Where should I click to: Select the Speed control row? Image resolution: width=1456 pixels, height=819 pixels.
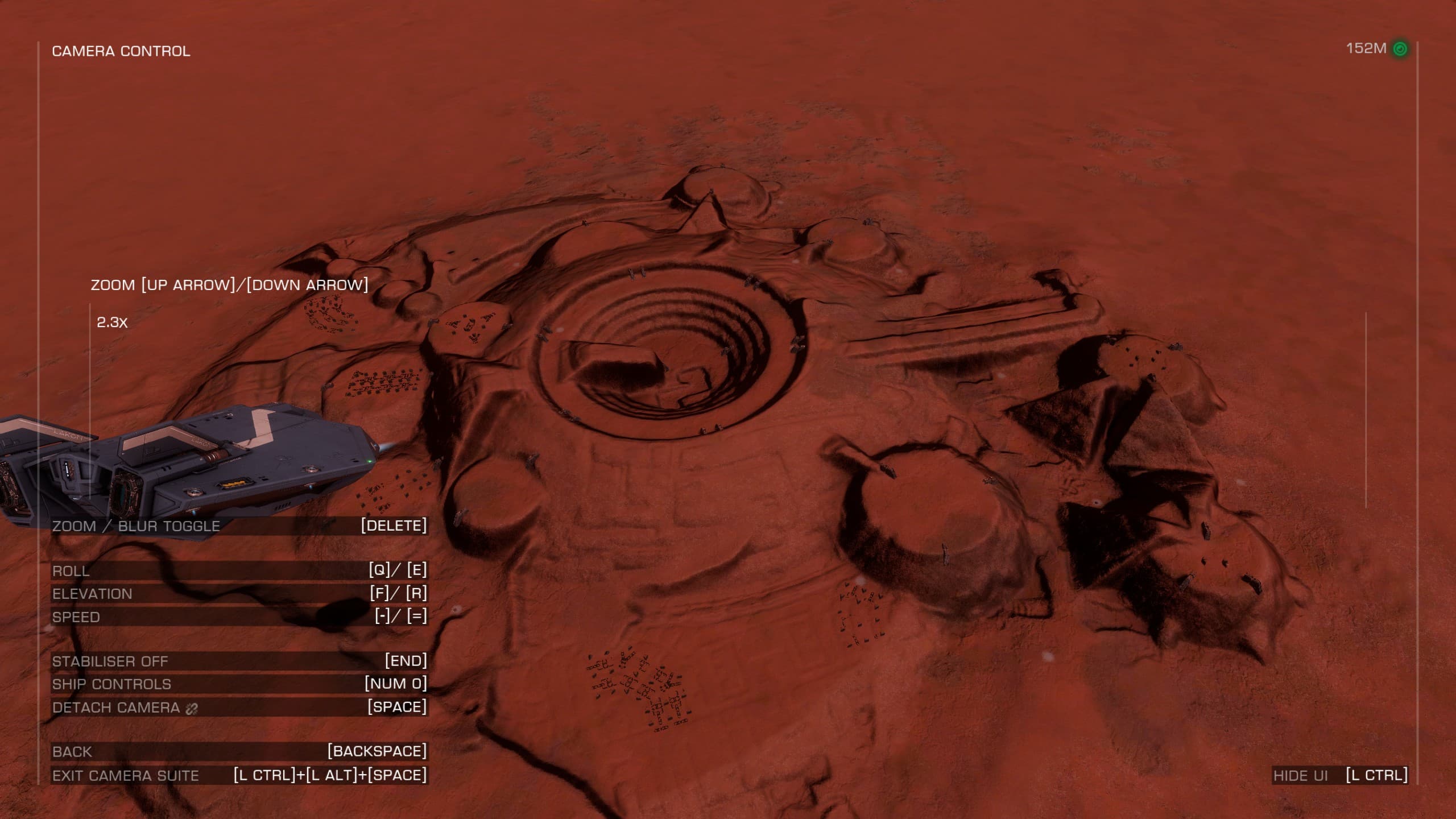(239, 617)
